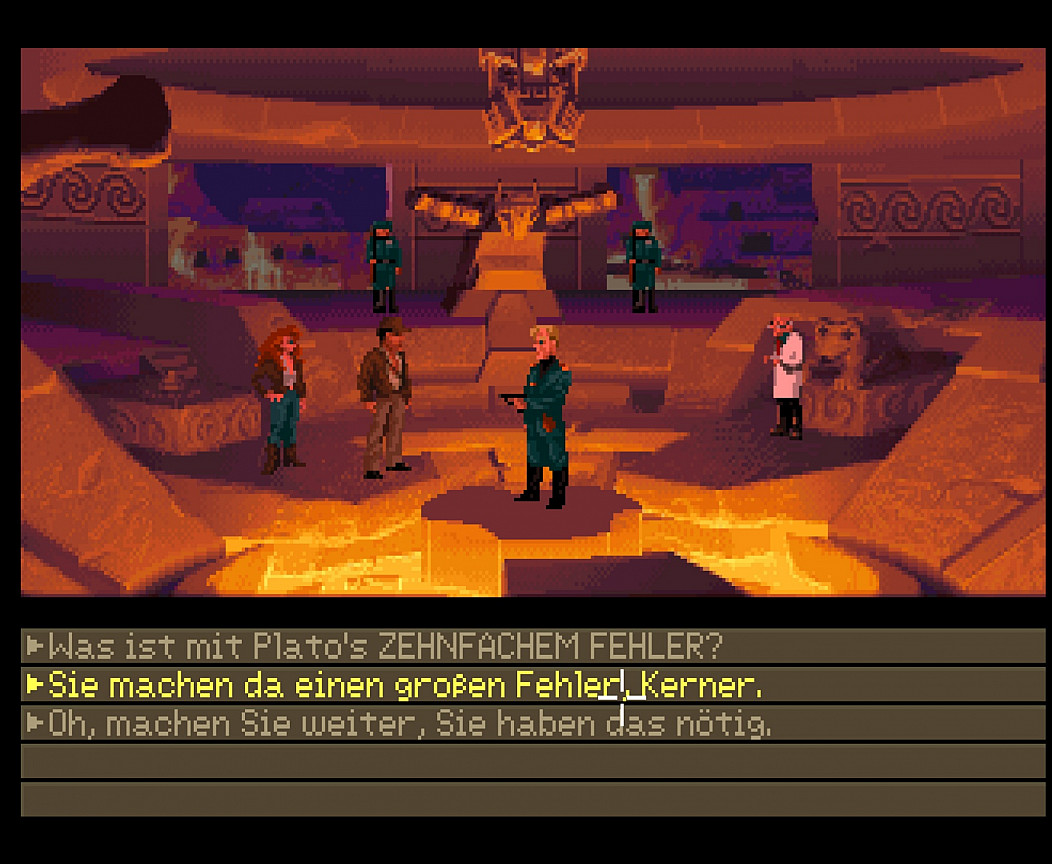Ask about Plato's ZEHNFACHEM FEHLER
1052x864 pixels.
click(x=385, y=646)
